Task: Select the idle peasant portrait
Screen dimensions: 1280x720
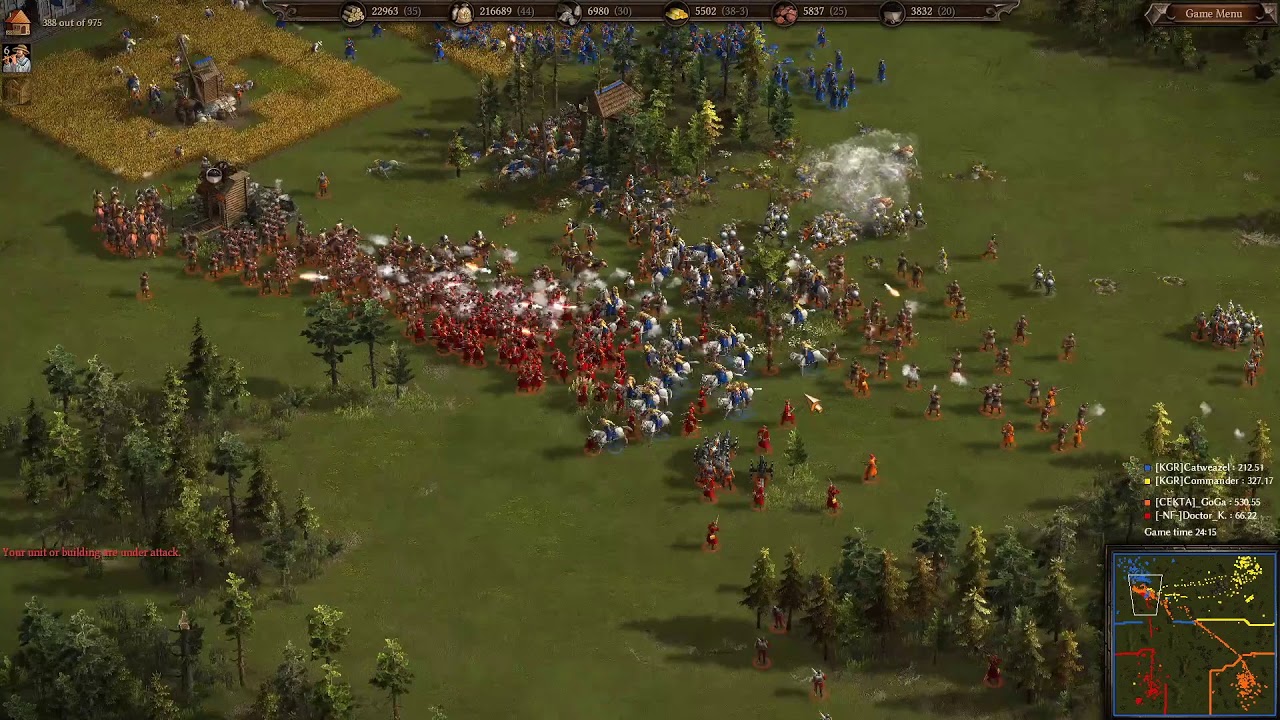Action: [16, 57]
